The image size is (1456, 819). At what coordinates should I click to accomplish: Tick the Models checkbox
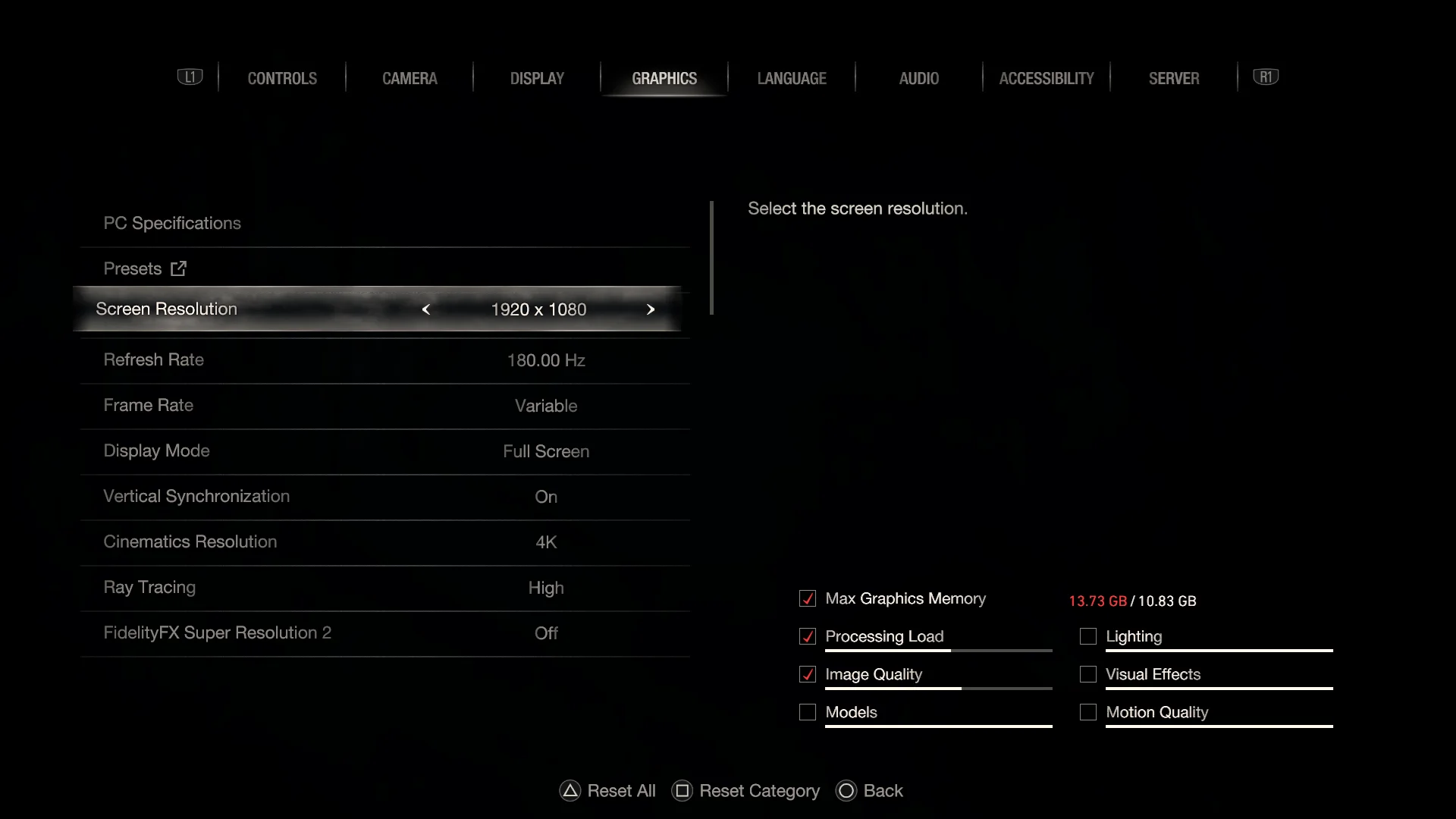coord(808,712)
